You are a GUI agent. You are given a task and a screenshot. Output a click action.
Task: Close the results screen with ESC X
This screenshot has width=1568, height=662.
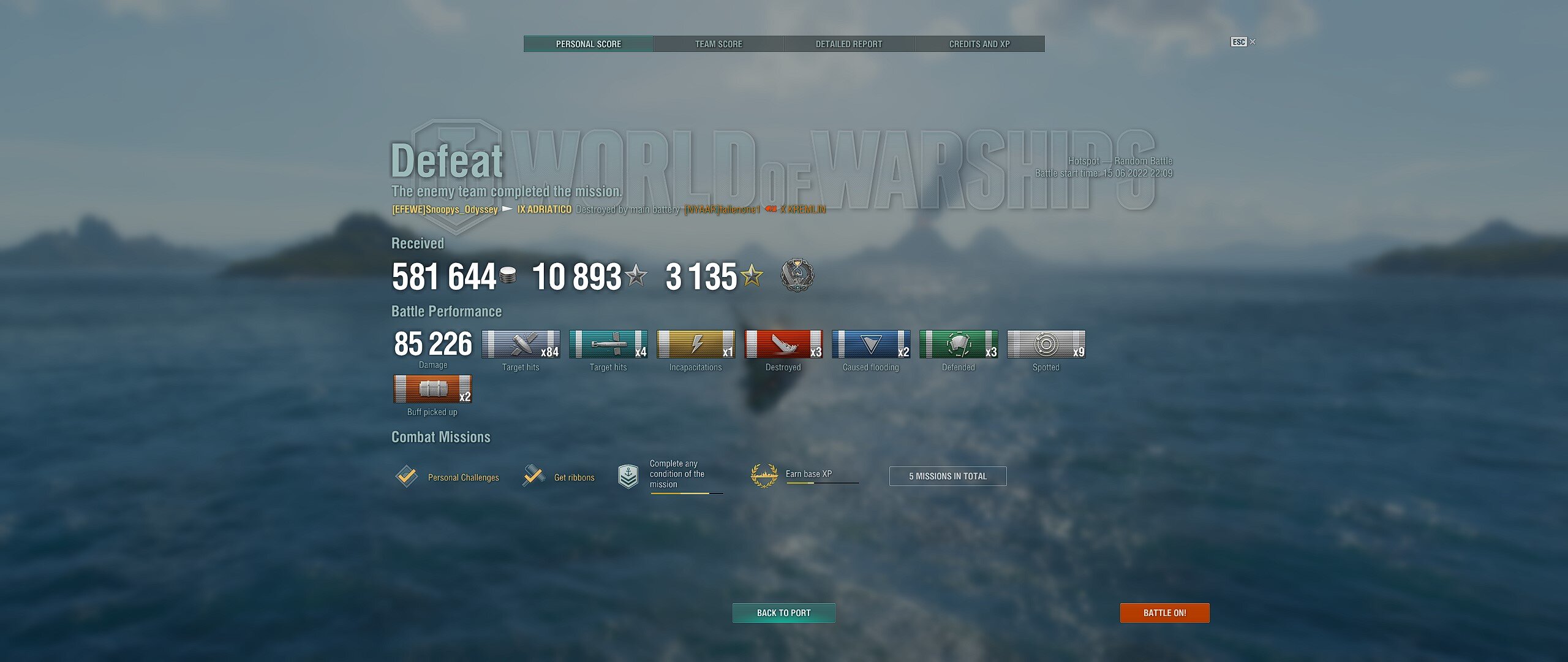click(x=1243, y=42)
